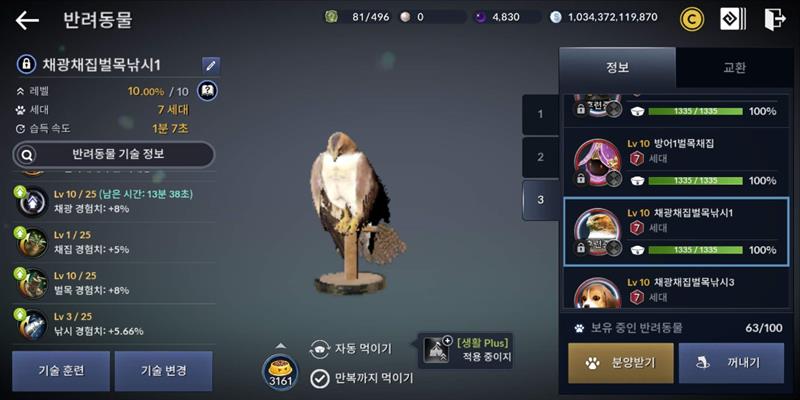Select pet group tab 1

tap(541, 114)
